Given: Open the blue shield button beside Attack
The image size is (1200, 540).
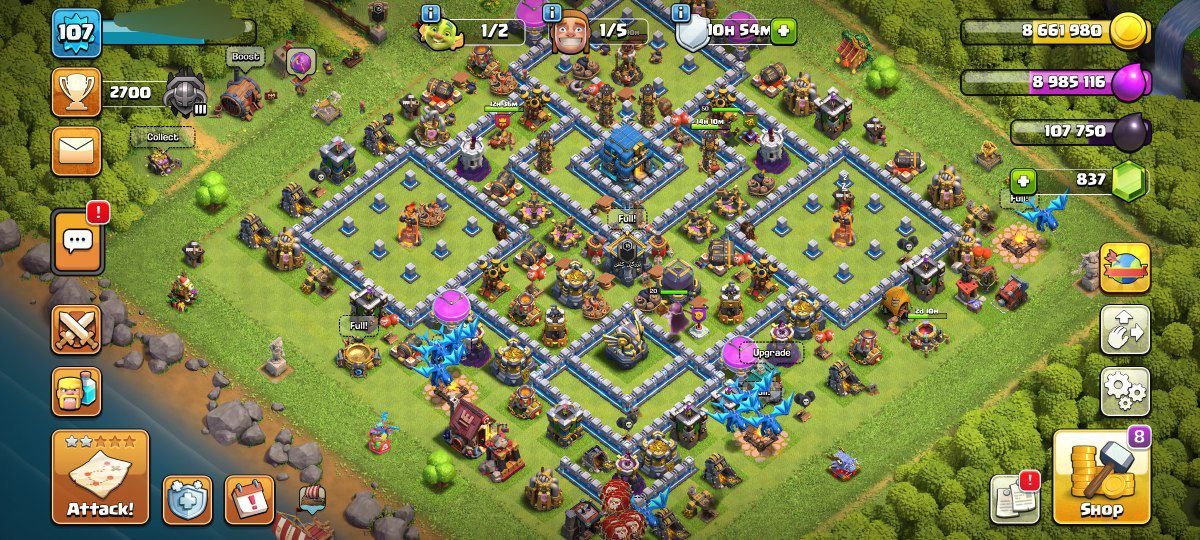Looking at the screenshot, I should [188, 500].
